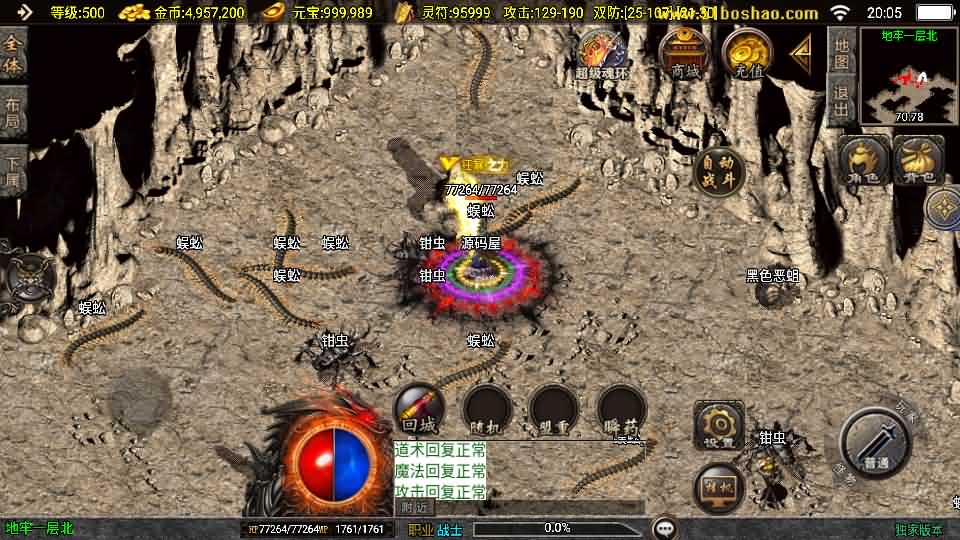Viewport: 960px width, 540px height.
Task: Open the 超级魂环 super soul ring icon
Action: 602,54
